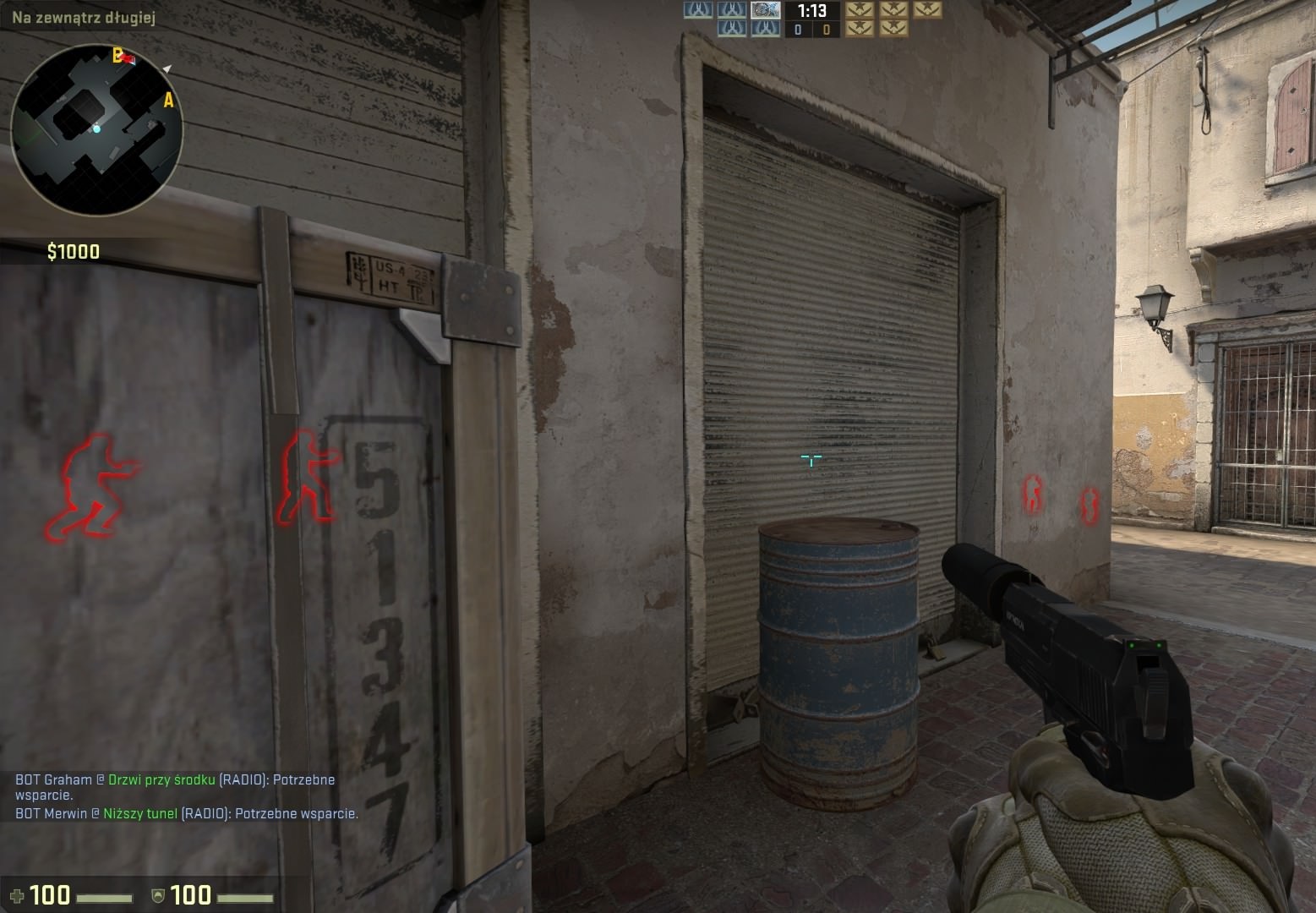1316x913 pixels.
Task: Select the highlighted player avatar in scoreboard
Action: point(767,12)
